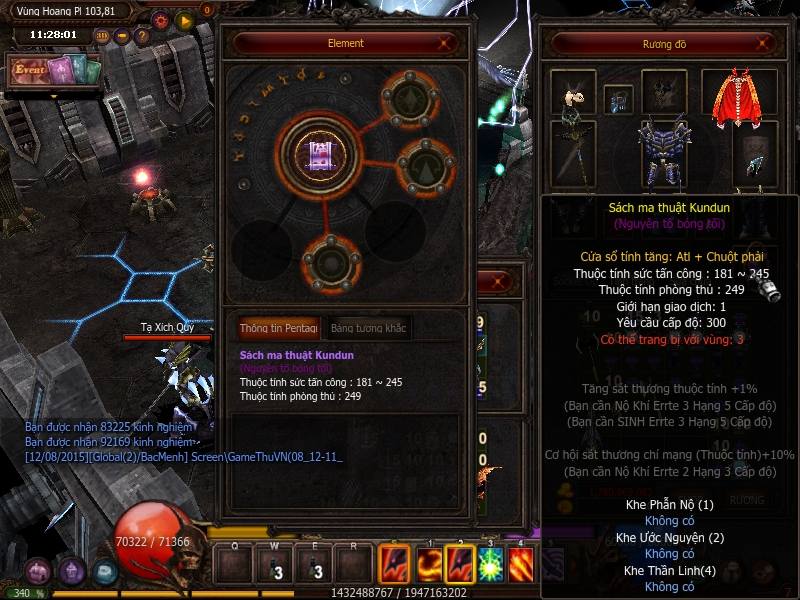
Task: Open the question mark help button
Action: tap(141, 35)
